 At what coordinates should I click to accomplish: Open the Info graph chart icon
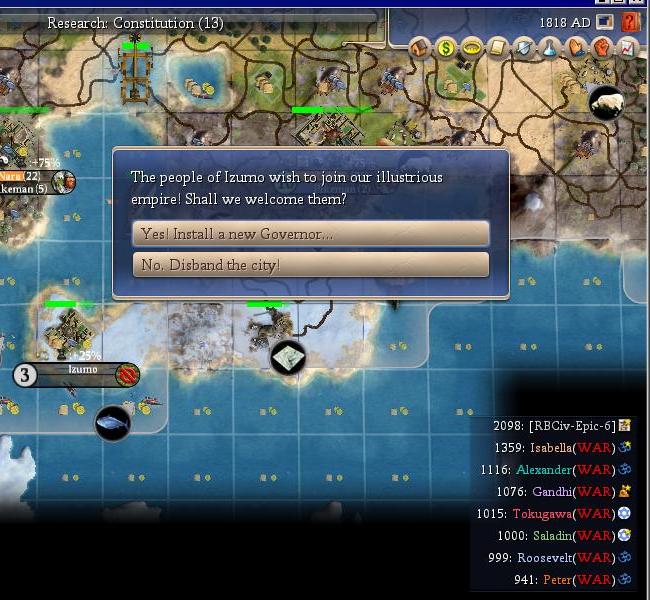click(x=627, y=47)
